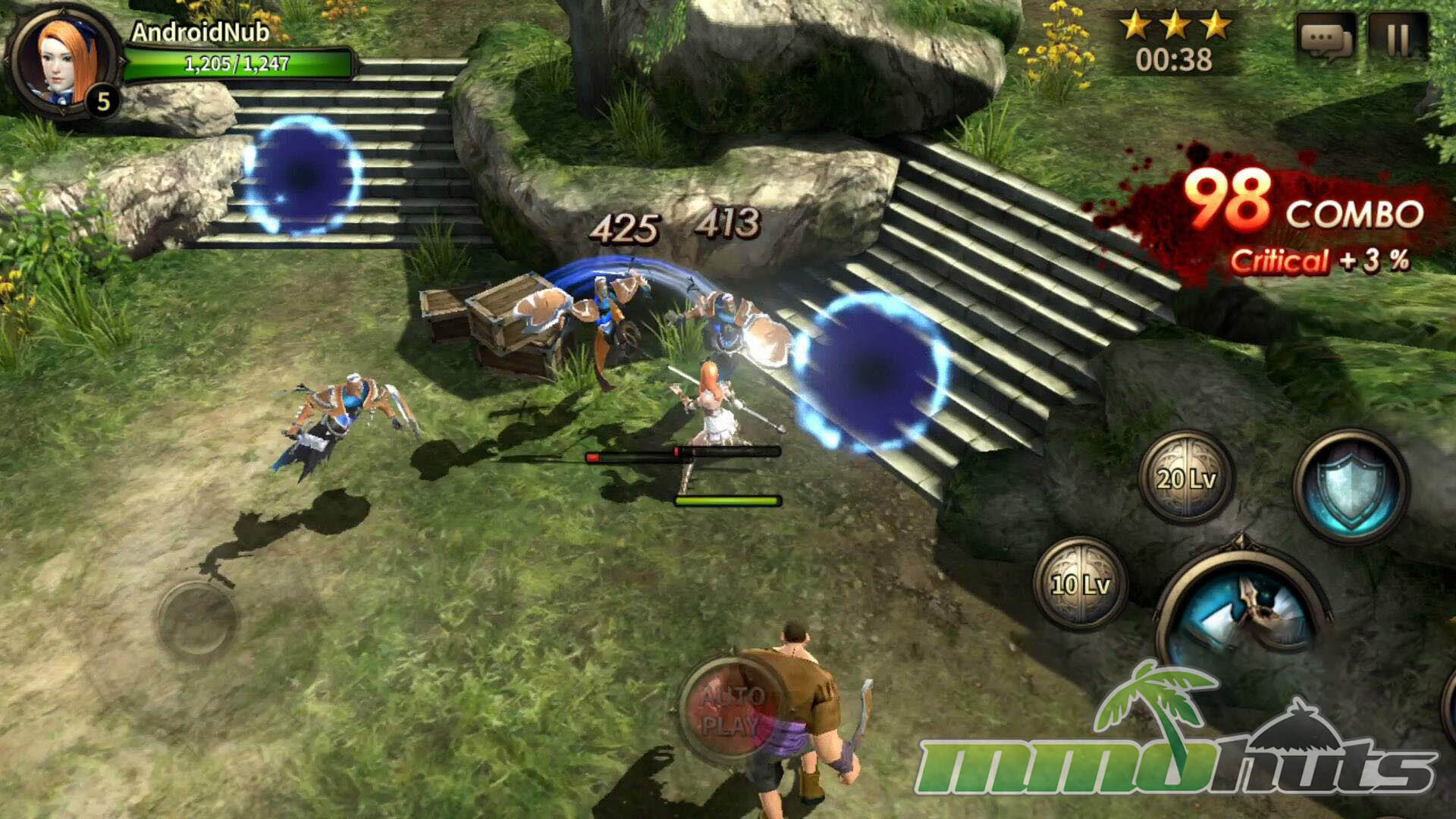1456x819 pixels.
Task: Tap the locked 10 Lv skill slot
Action: pos(1080,583)
